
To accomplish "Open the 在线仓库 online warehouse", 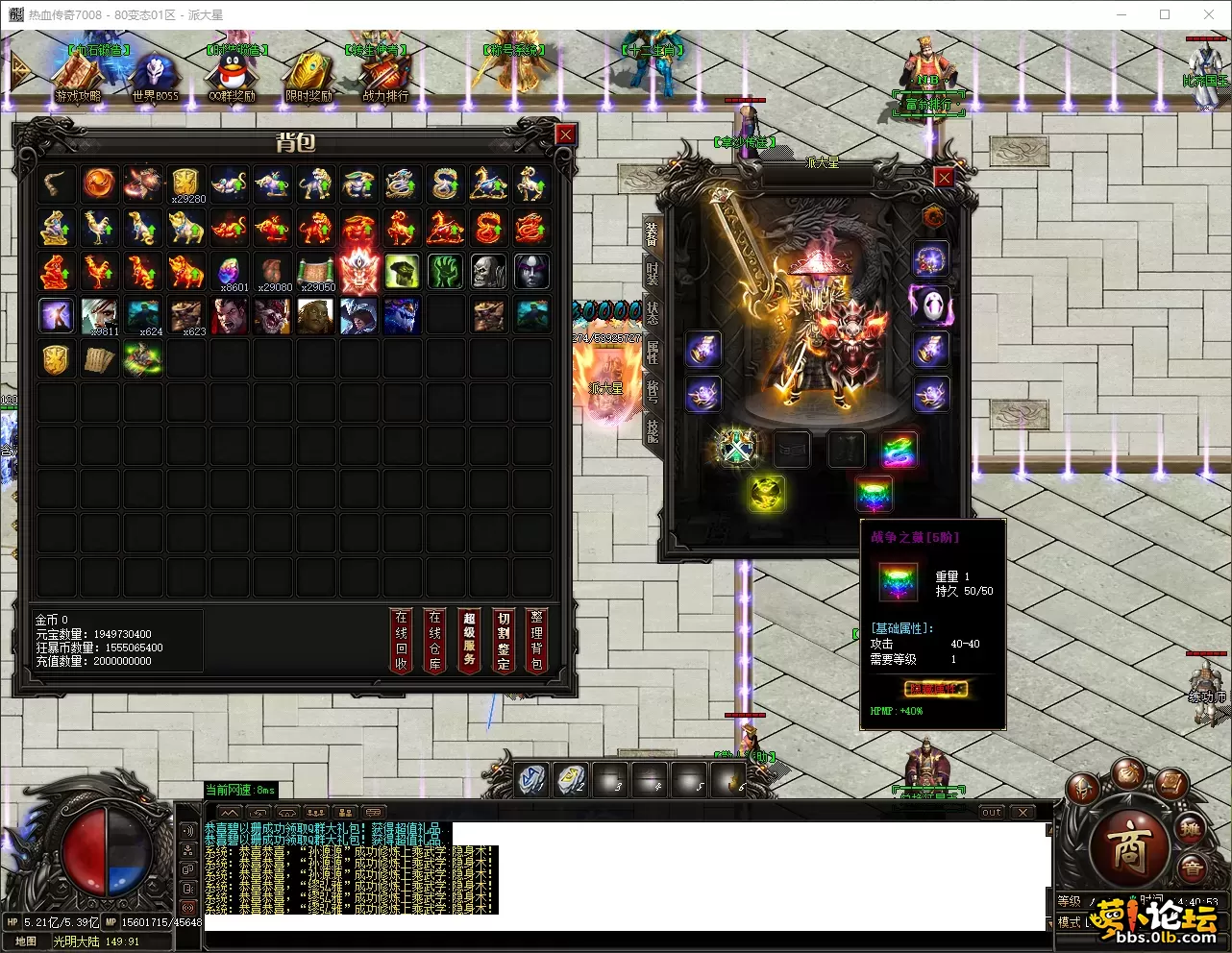I will tap(435, 641).
